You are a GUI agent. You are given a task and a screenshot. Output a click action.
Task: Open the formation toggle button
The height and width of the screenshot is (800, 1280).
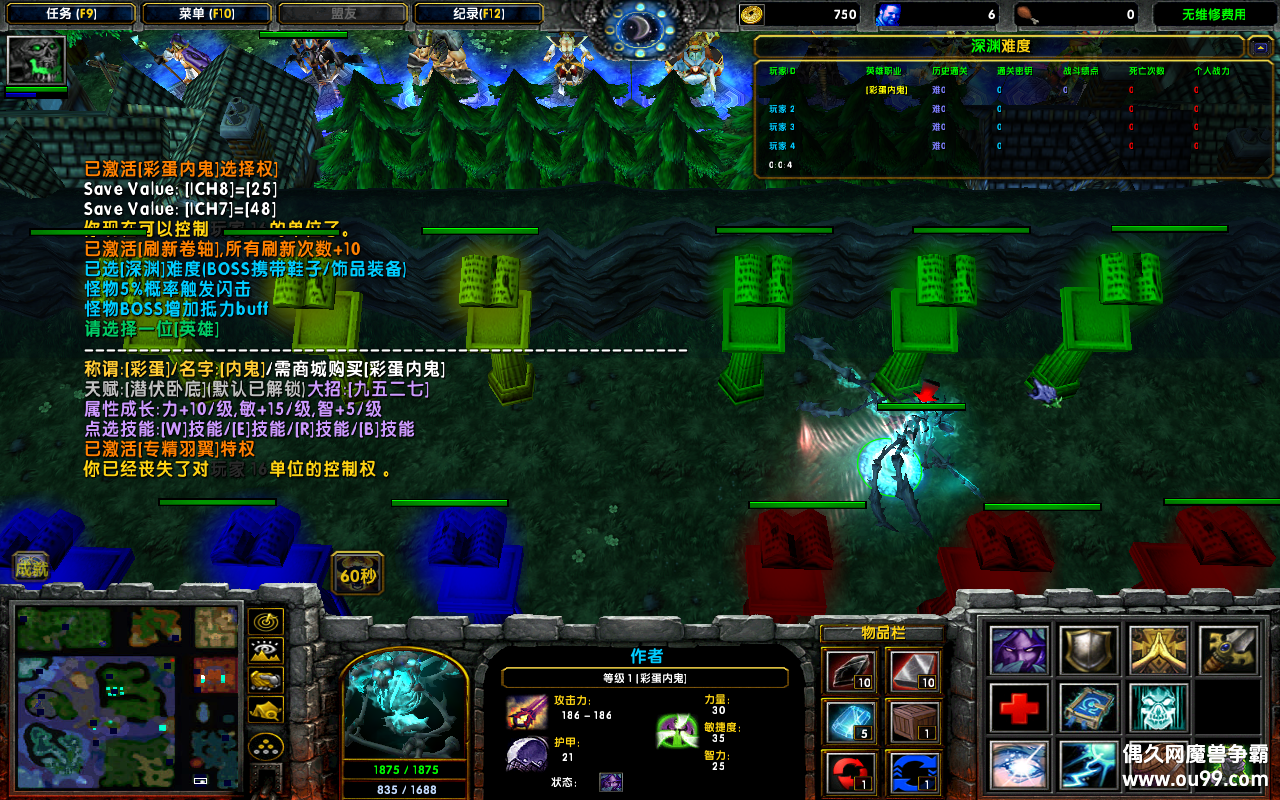[266, 746]
